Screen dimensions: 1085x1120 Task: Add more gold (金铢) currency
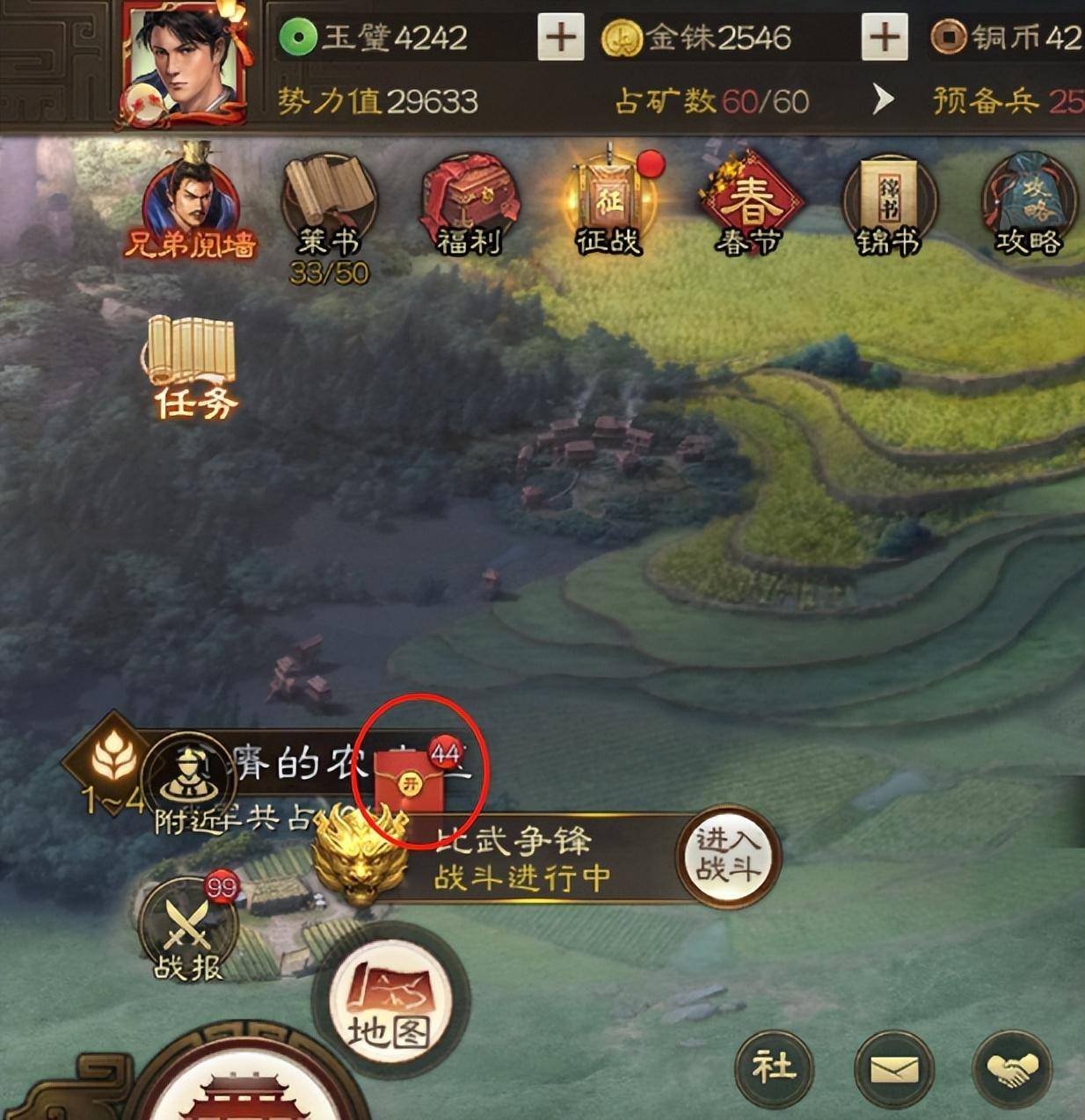tap(884, 38)
